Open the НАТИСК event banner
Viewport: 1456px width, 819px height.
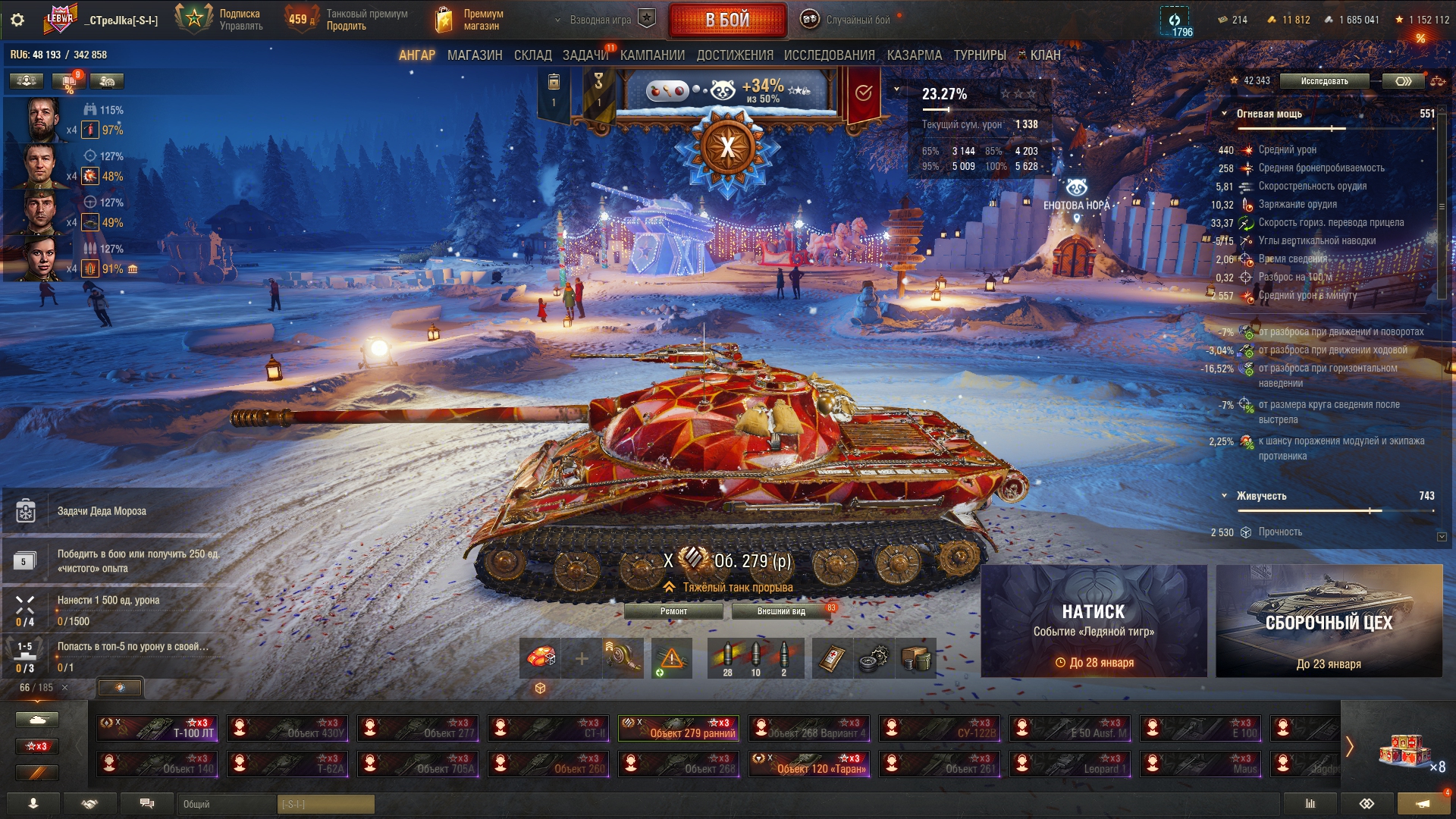click(1094, 621)
